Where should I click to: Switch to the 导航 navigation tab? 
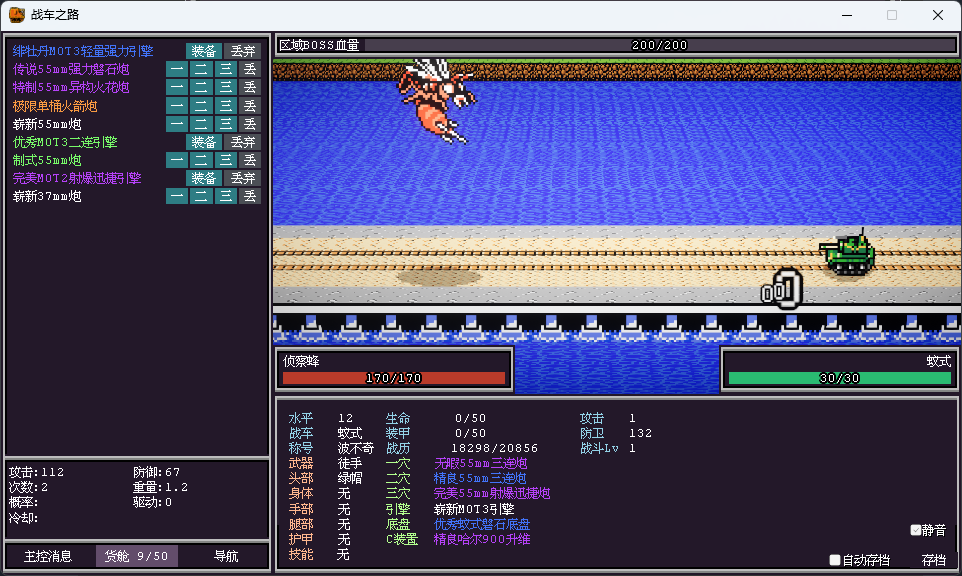[226, 556]
